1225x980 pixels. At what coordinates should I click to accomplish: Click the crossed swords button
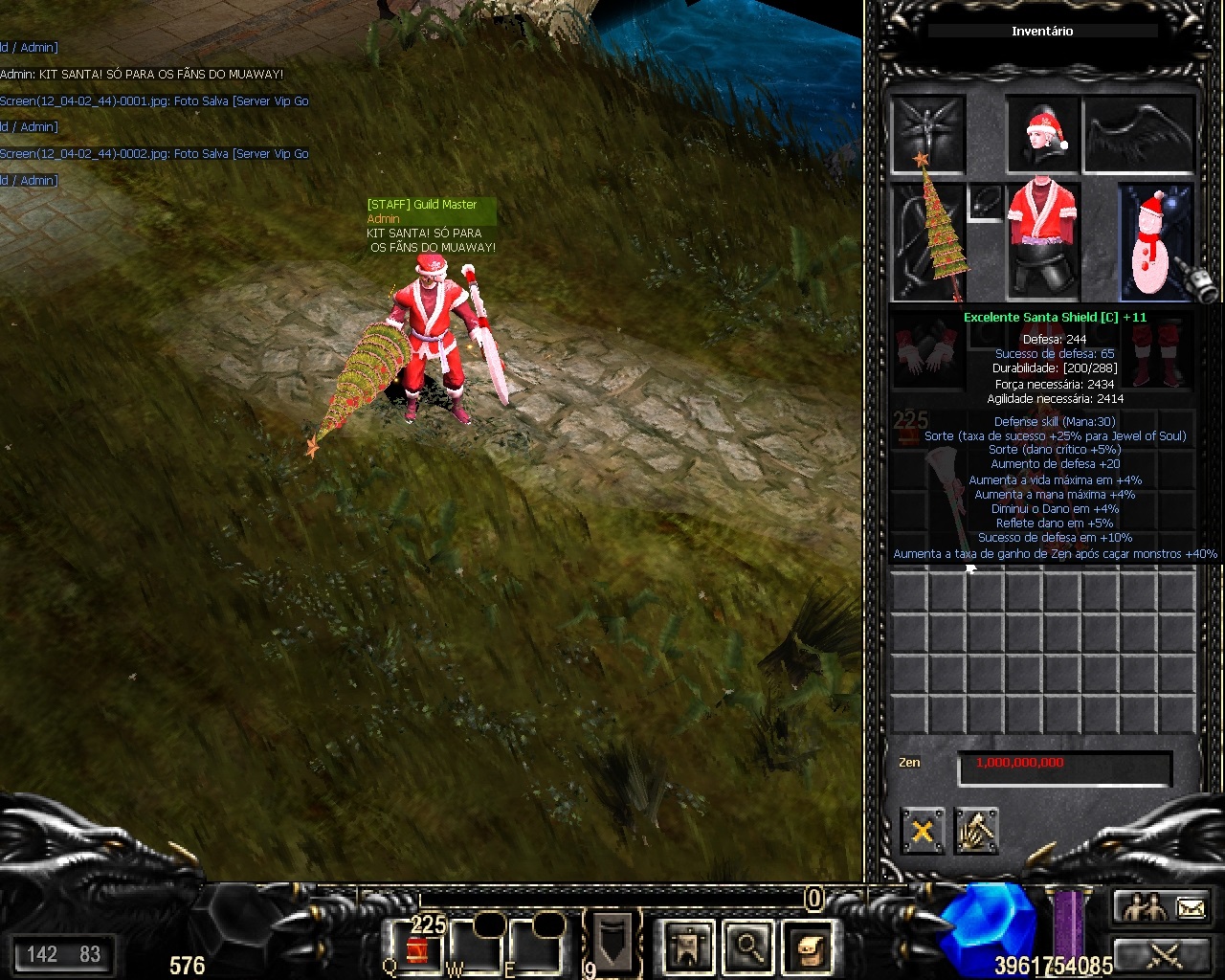(1163, 954)
